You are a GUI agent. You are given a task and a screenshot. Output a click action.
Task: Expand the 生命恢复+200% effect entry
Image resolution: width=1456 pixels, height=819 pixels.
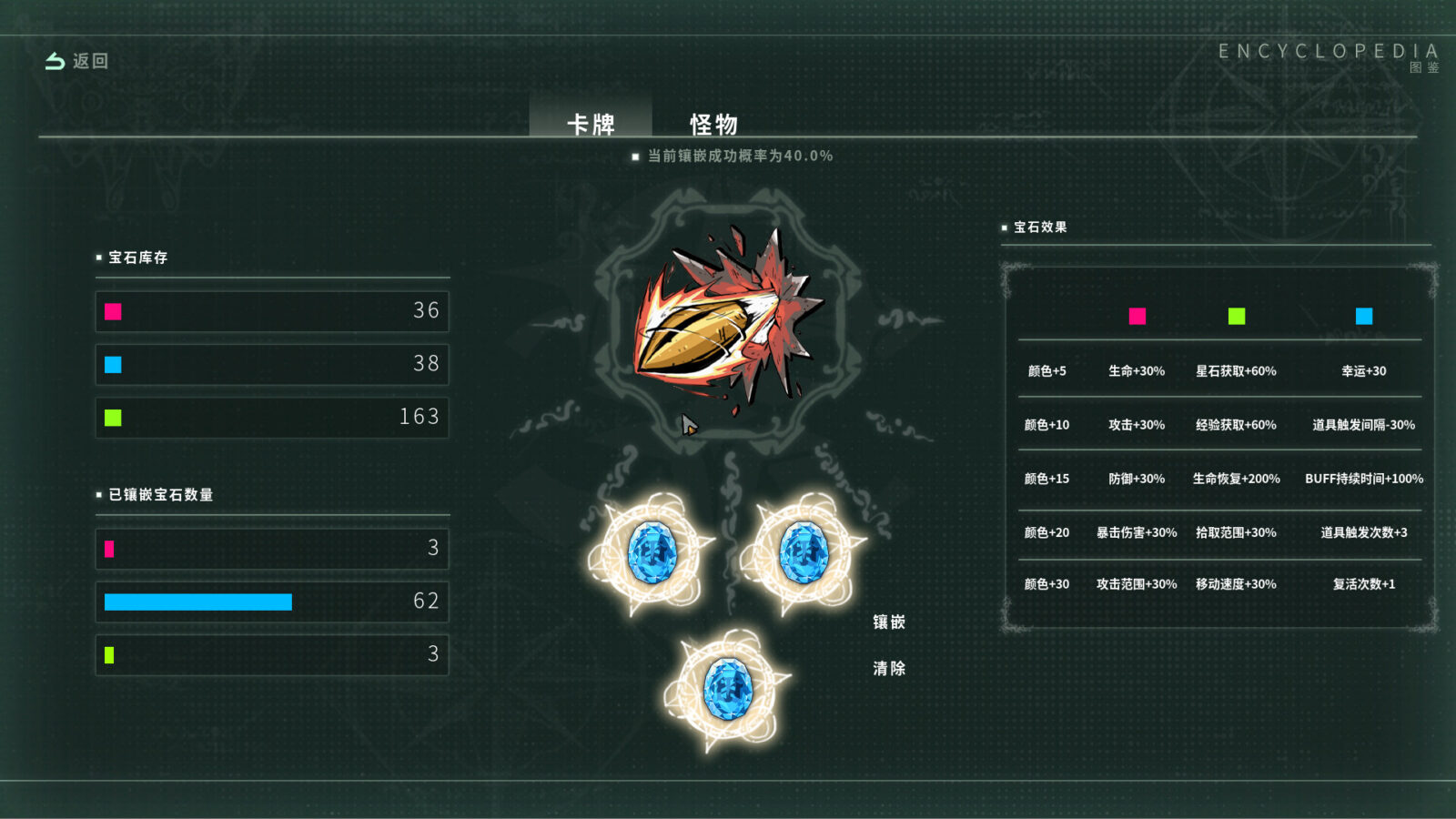pos(1235,478)
